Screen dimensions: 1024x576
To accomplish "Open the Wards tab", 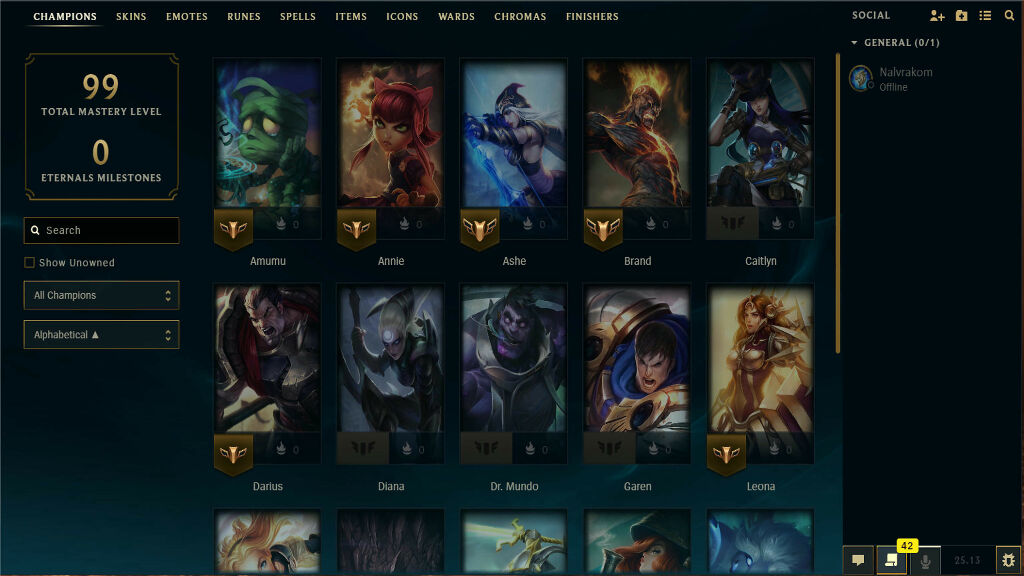I will tap(456, 17).
